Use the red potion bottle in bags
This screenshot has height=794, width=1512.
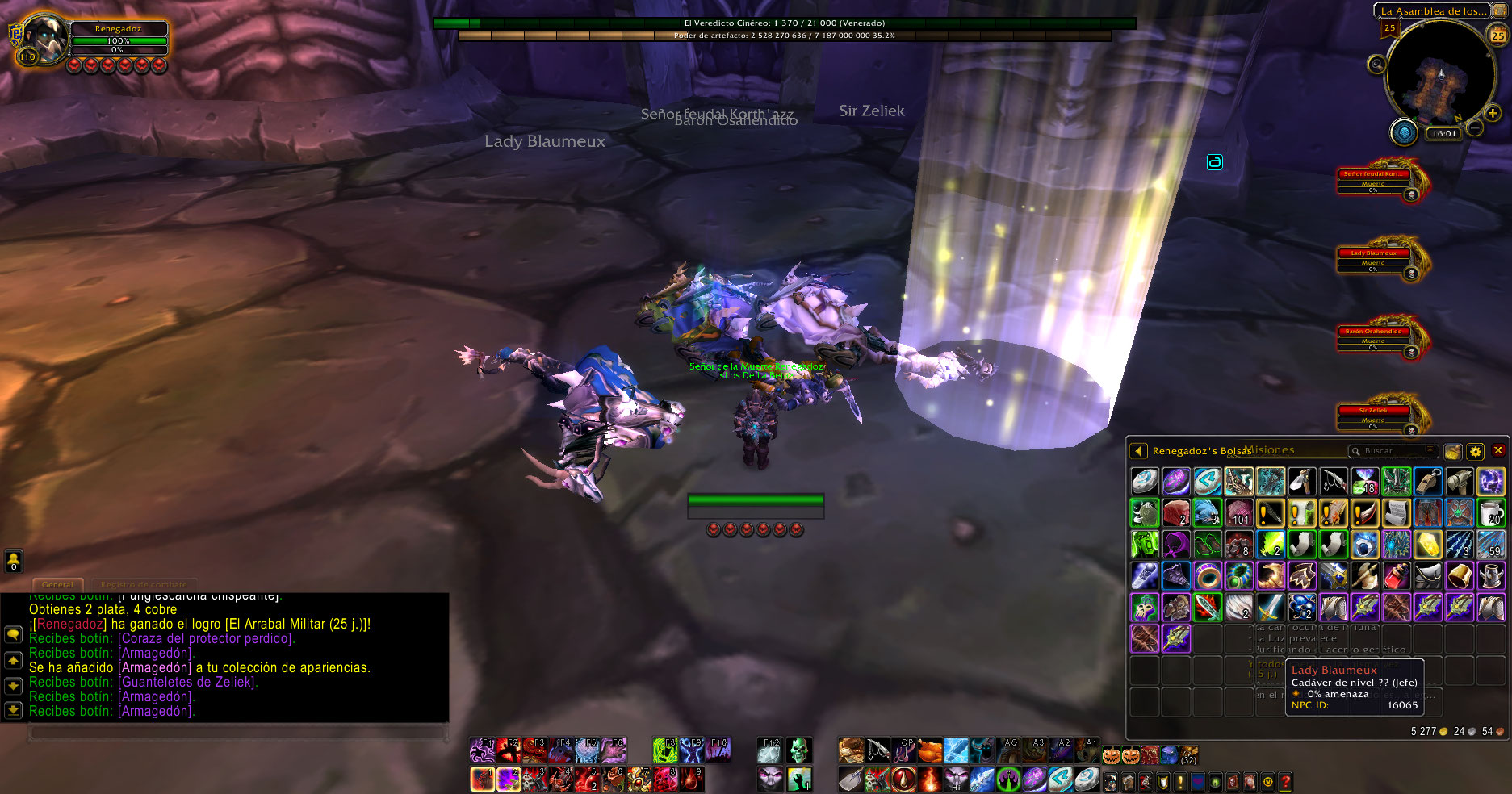1396,576
